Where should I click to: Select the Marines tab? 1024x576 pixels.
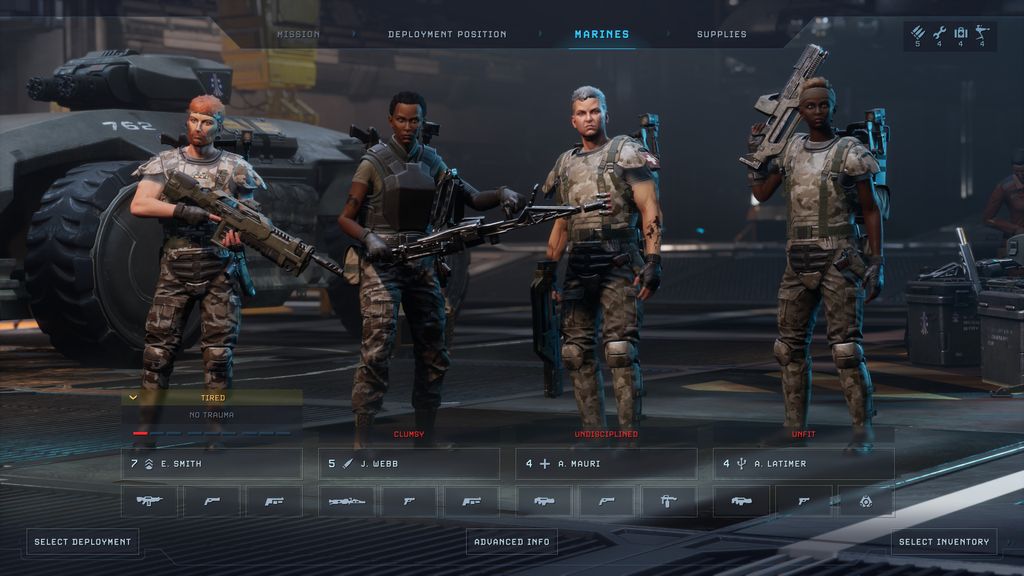[602, 34]
